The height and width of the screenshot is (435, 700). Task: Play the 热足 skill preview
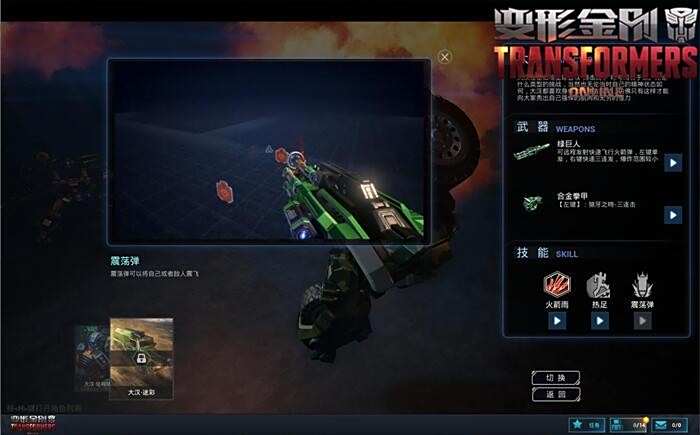[x=599, y=321]
